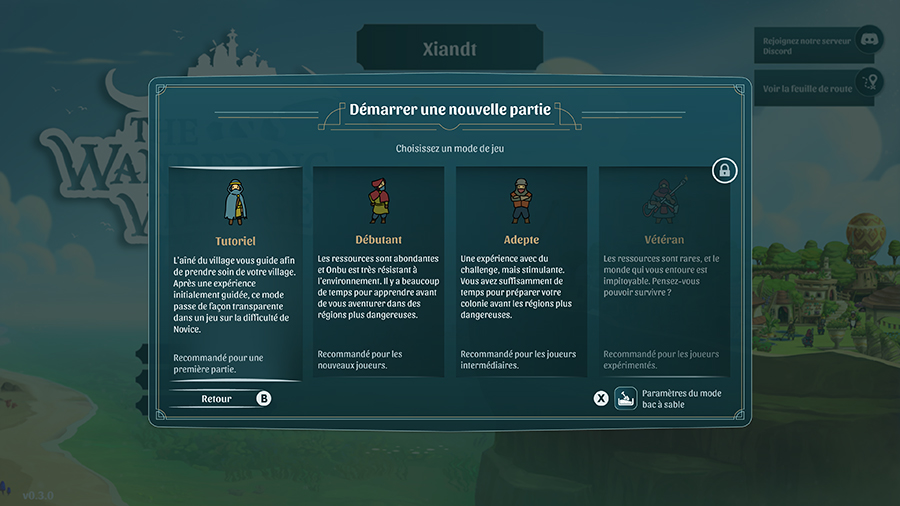Join the Discord server link
The height and width of the screenshot is (506, 900).
(815, 46)
